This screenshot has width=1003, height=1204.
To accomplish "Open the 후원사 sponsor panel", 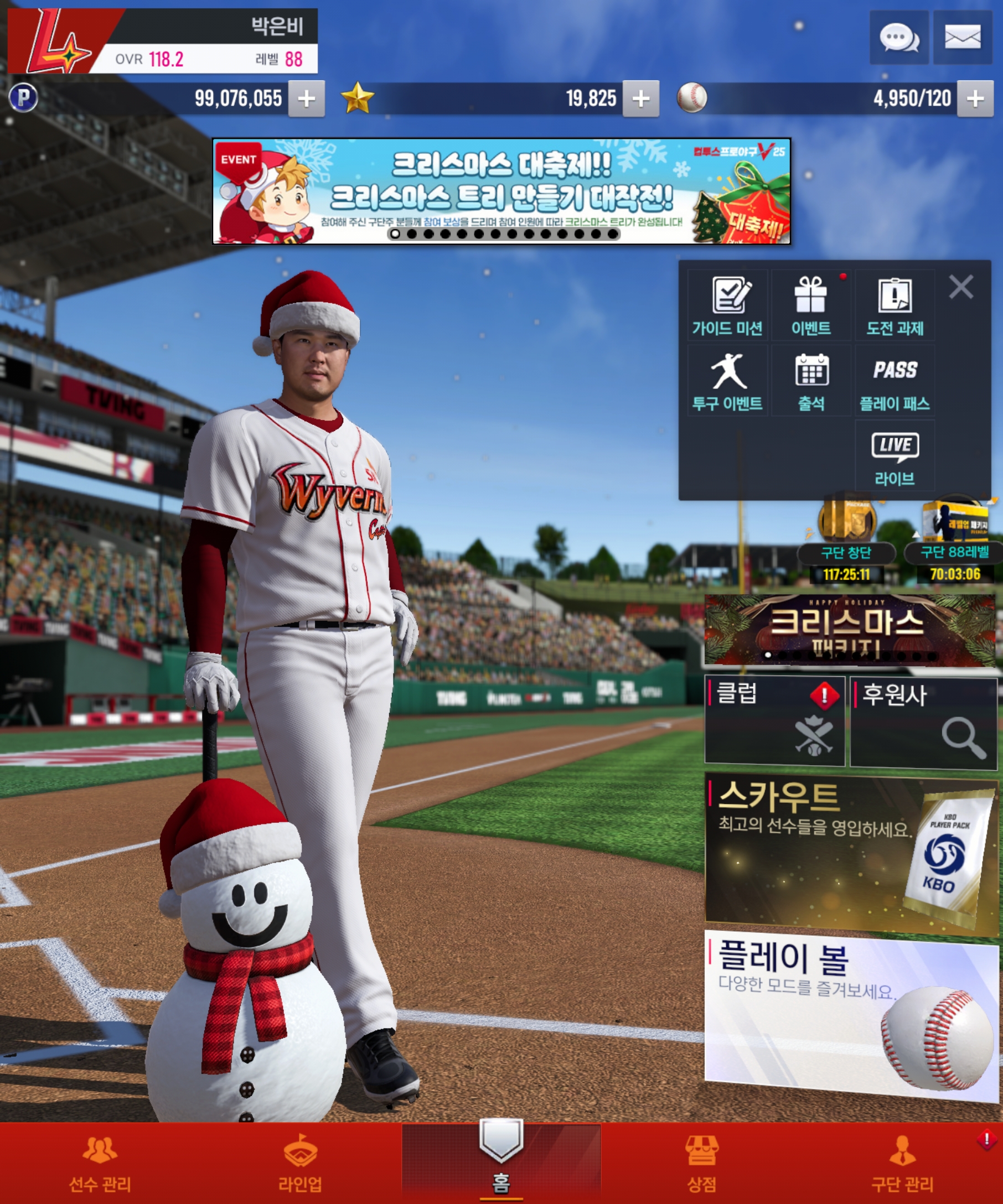I will pyautogui.click(x=923, y=722).
